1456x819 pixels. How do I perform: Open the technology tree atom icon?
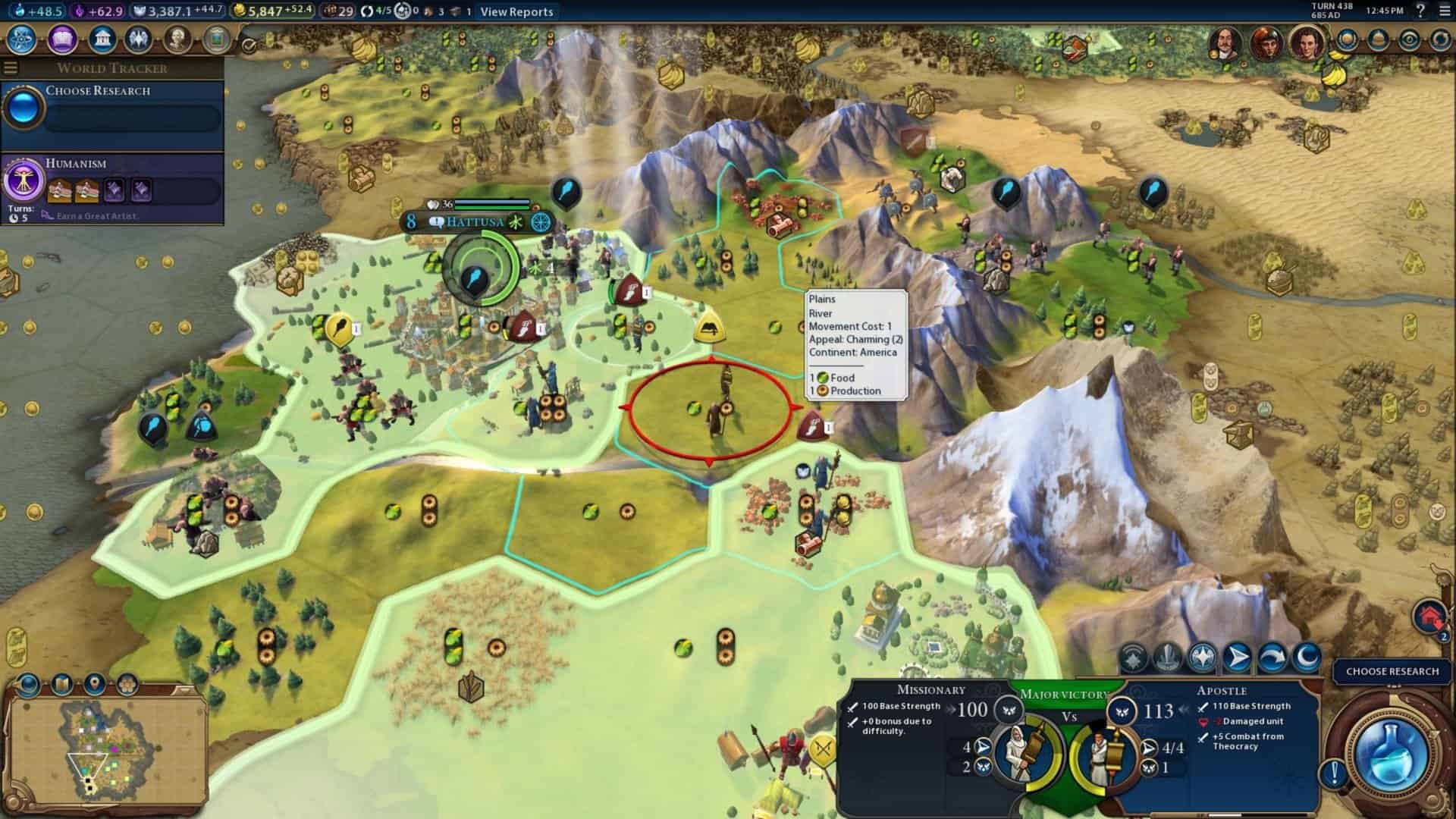click(21, 39)
